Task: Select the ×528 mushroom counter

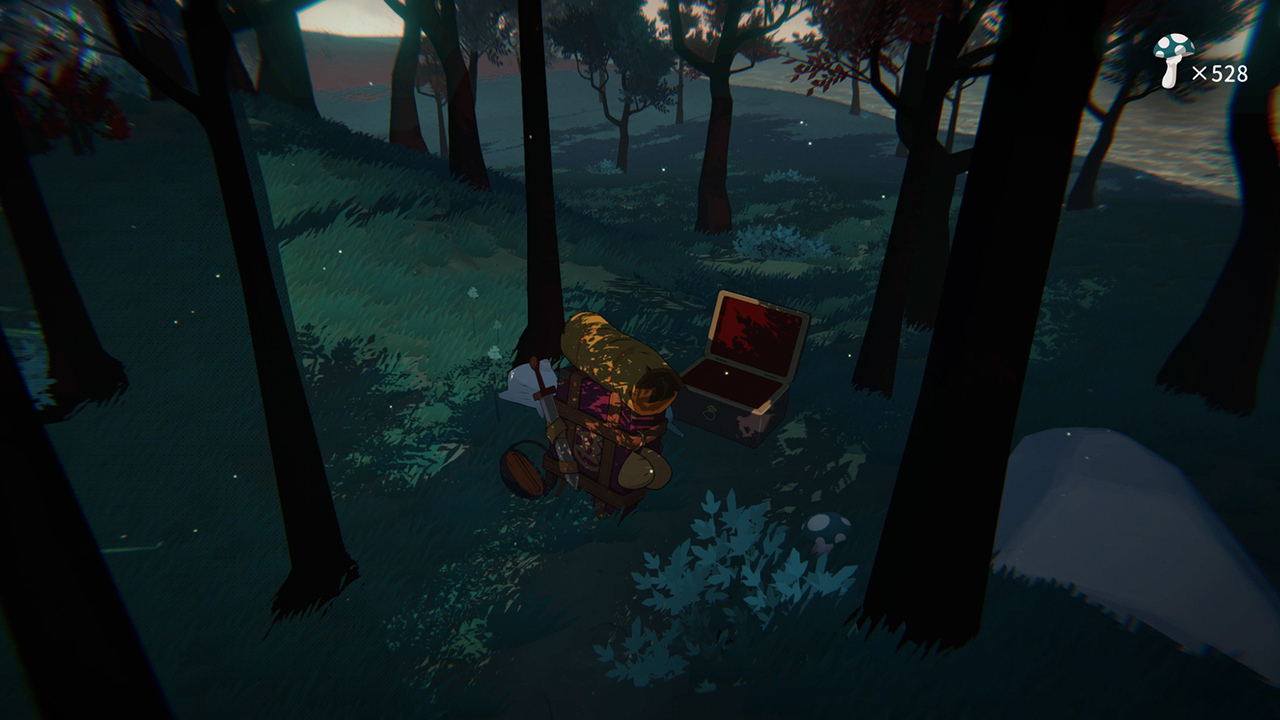Action: coord(1221,72)
